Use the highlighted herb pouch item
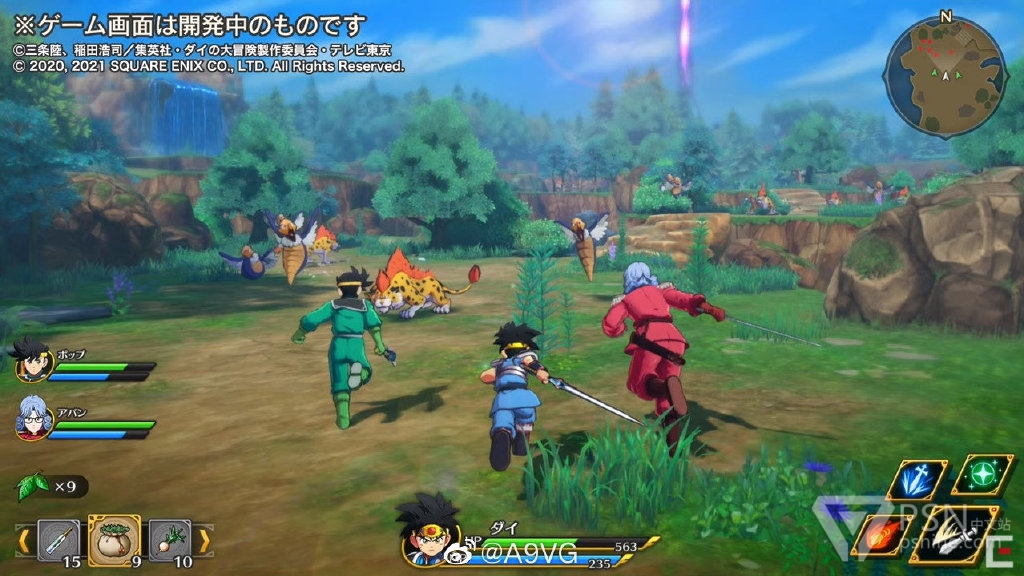 tap(114, 540)
